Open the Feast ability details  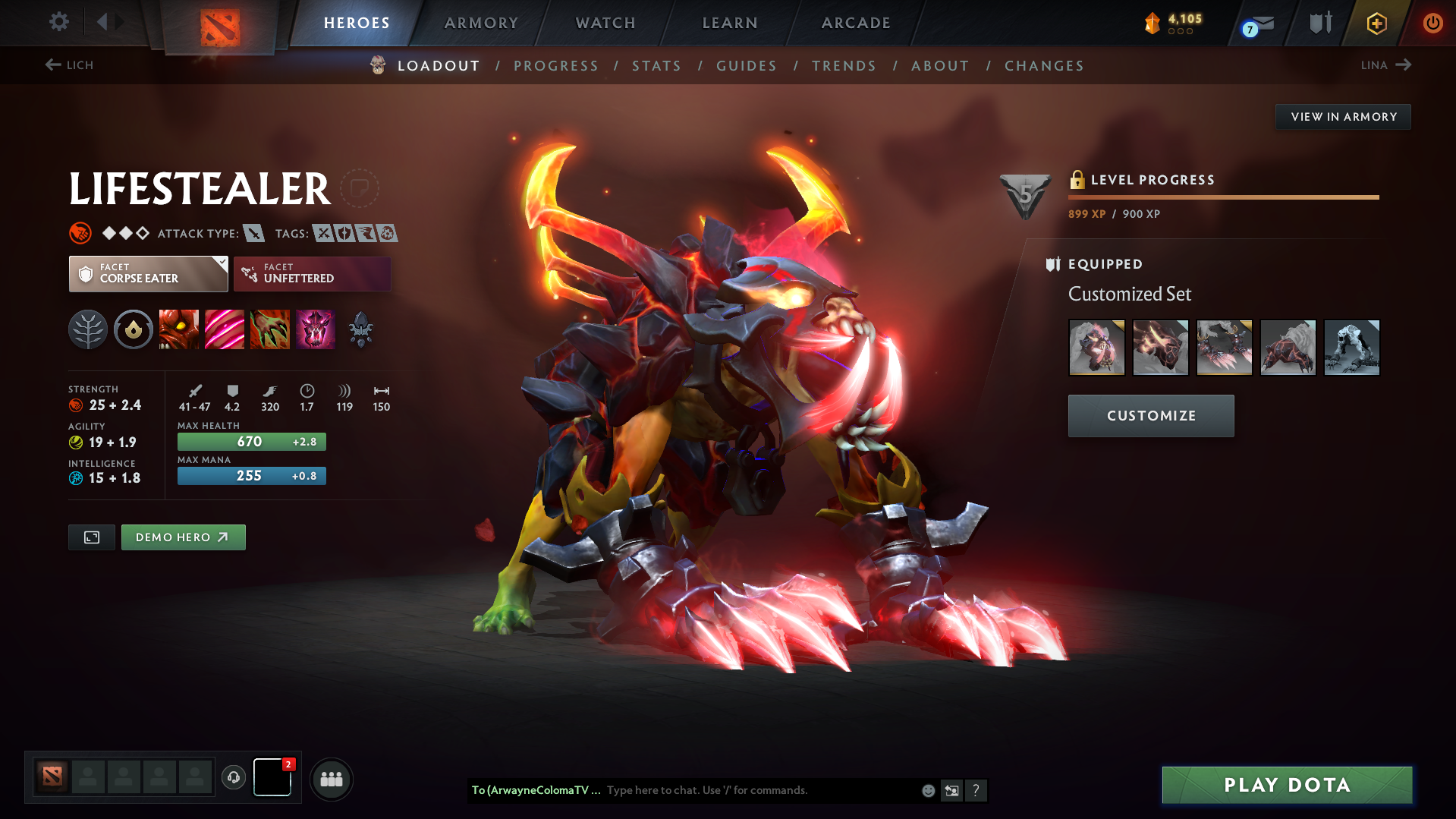(225, 329)
